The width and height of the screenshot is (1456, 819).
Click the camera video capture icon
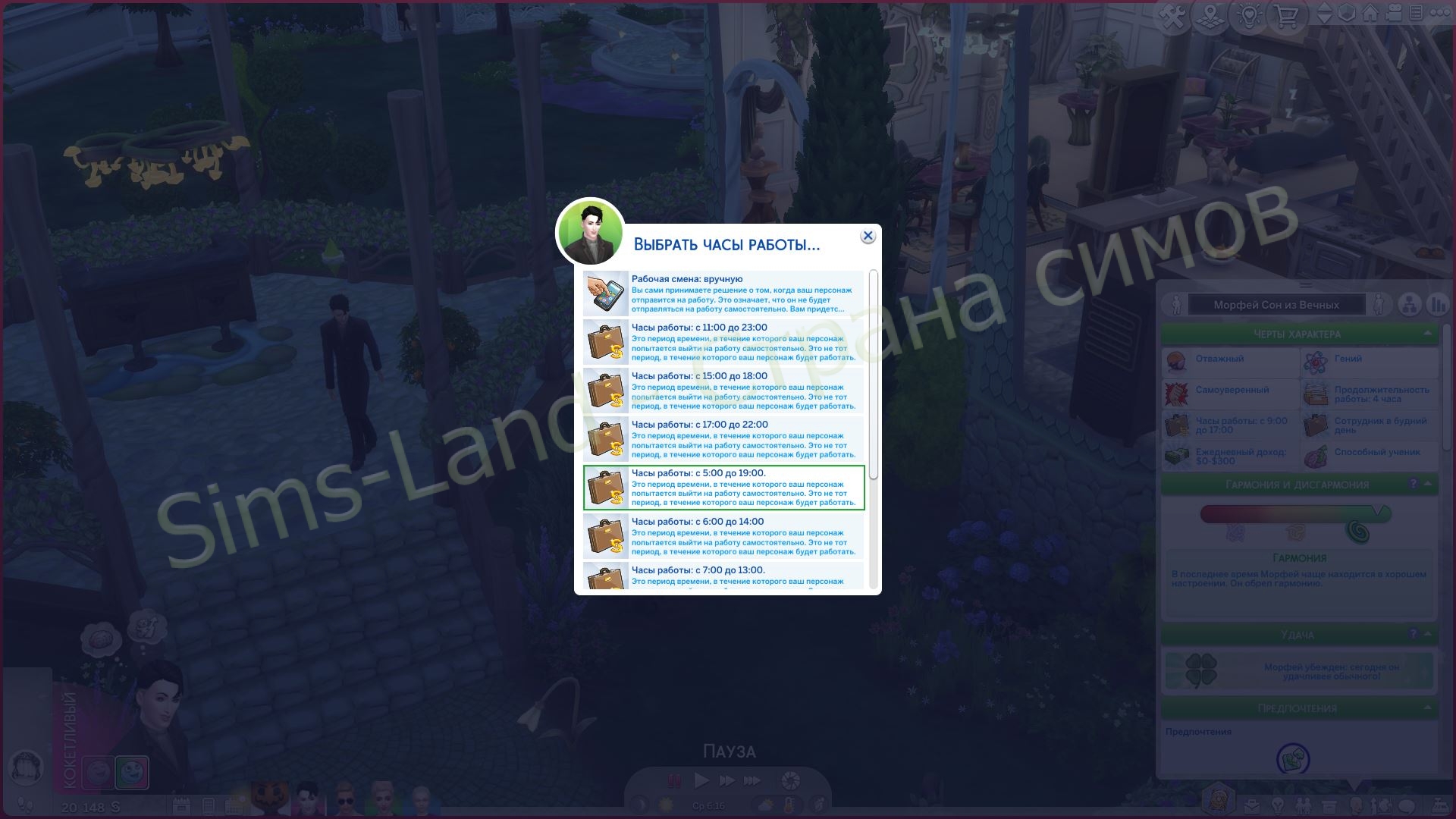(x=1393, y=15)
